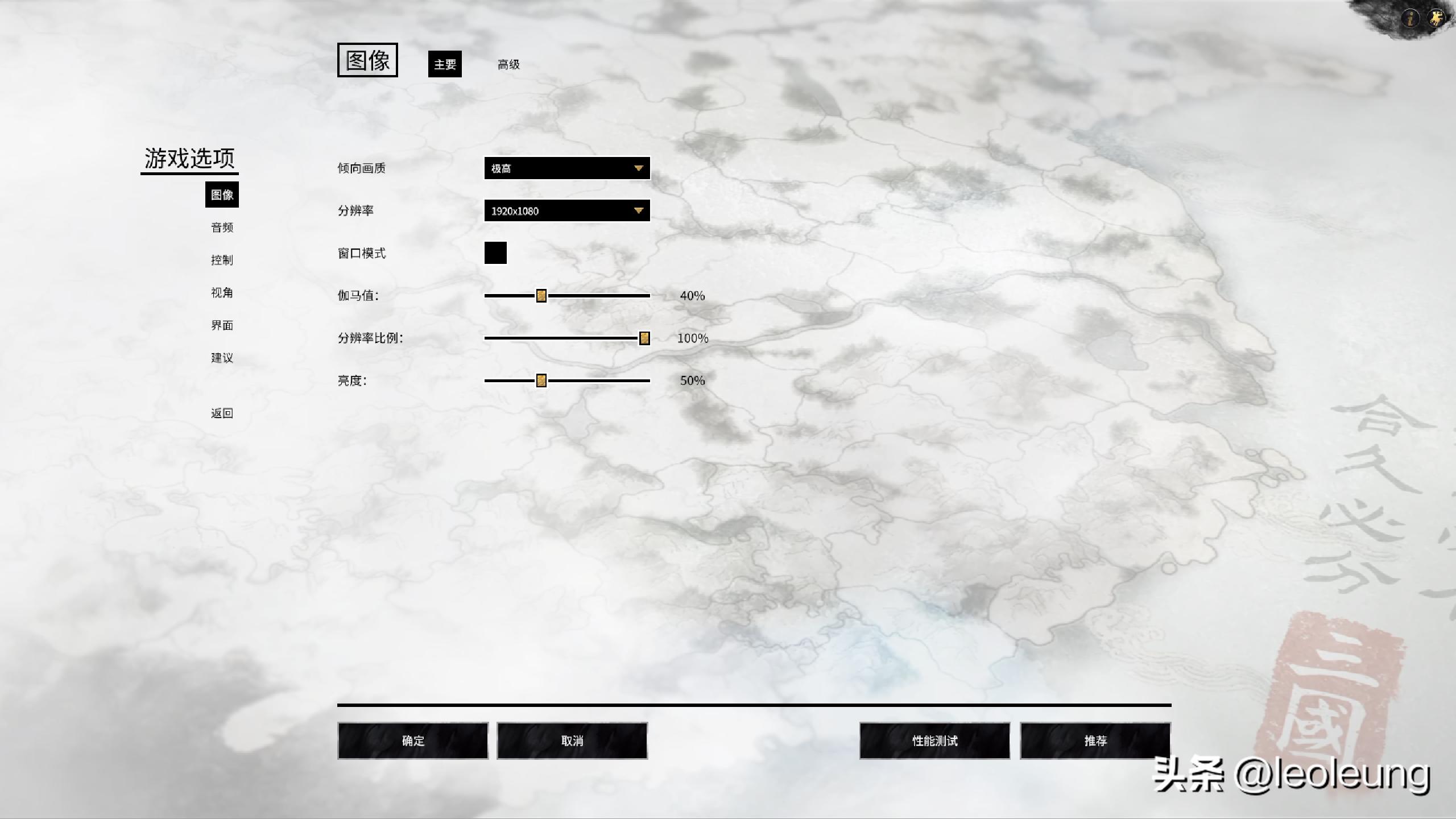Click 返回 to go back
The height and width of the screenshot is (819, 1456).
(222, 413)
